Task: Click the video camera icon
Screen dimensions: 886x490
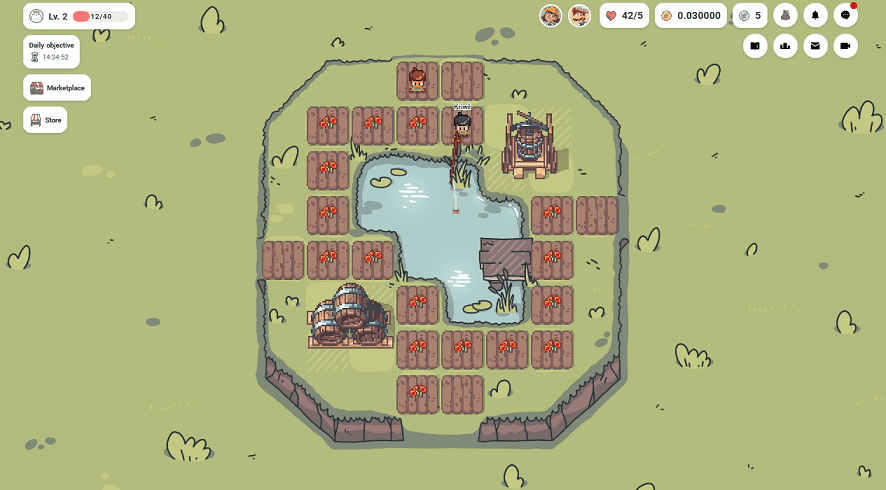Action: point(845,45)
